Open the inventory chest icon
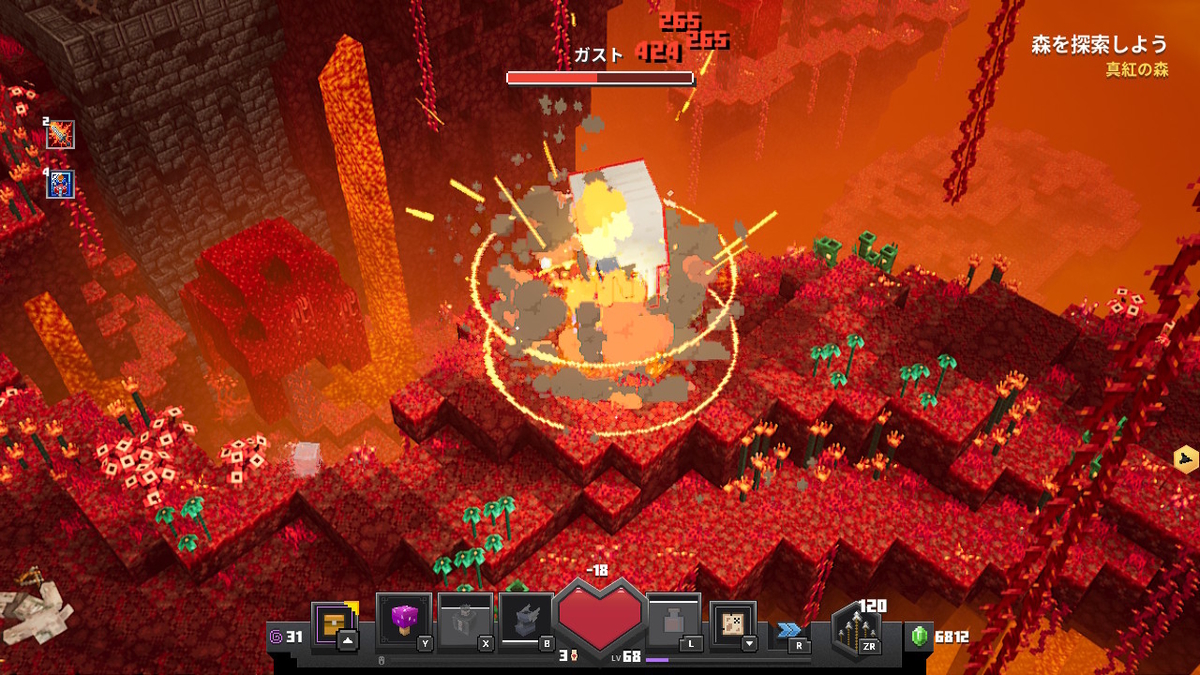 tap(332, 623)
